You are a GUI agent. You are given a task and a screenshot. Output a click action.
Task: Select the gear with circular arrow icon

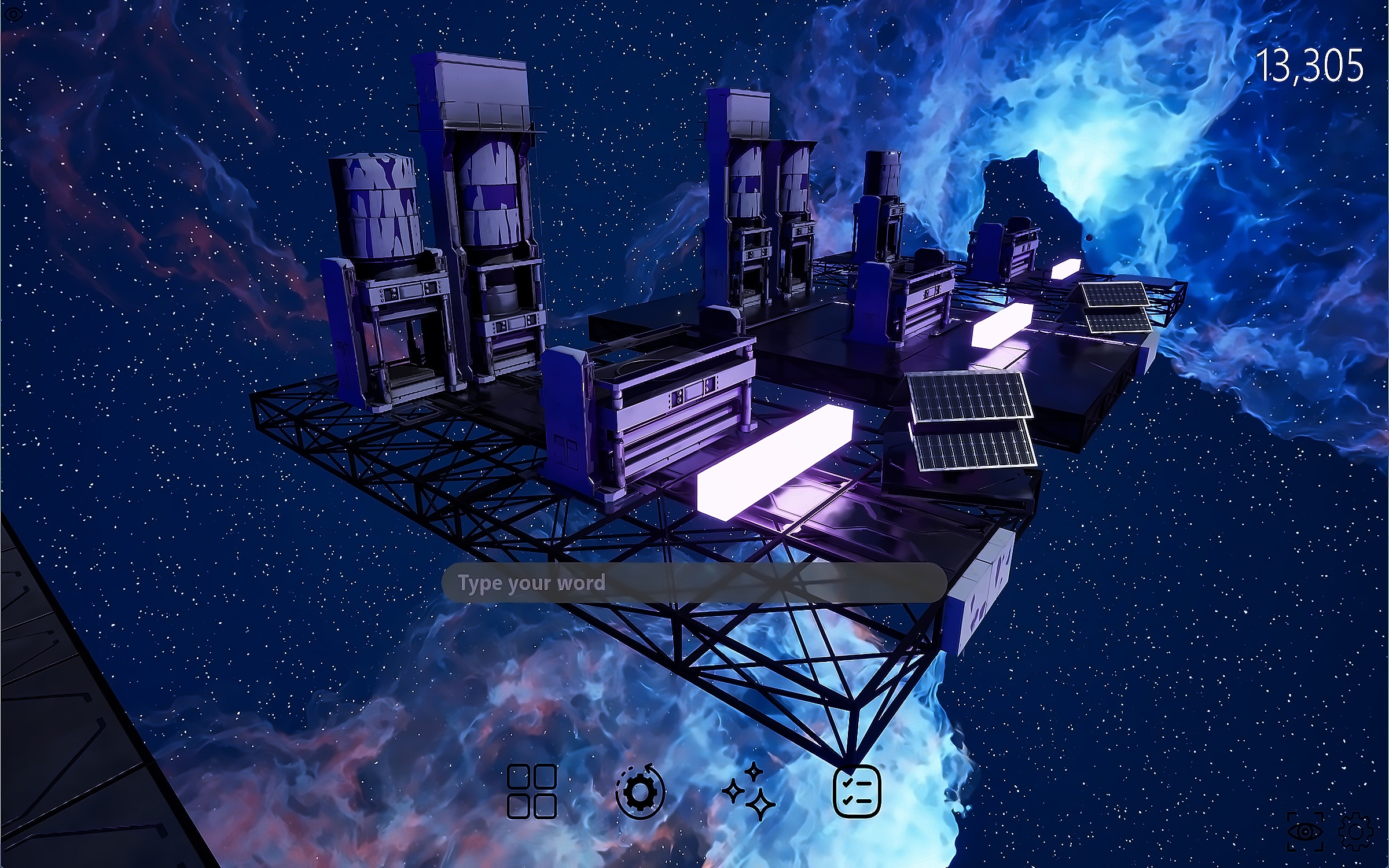click(640, 791)
